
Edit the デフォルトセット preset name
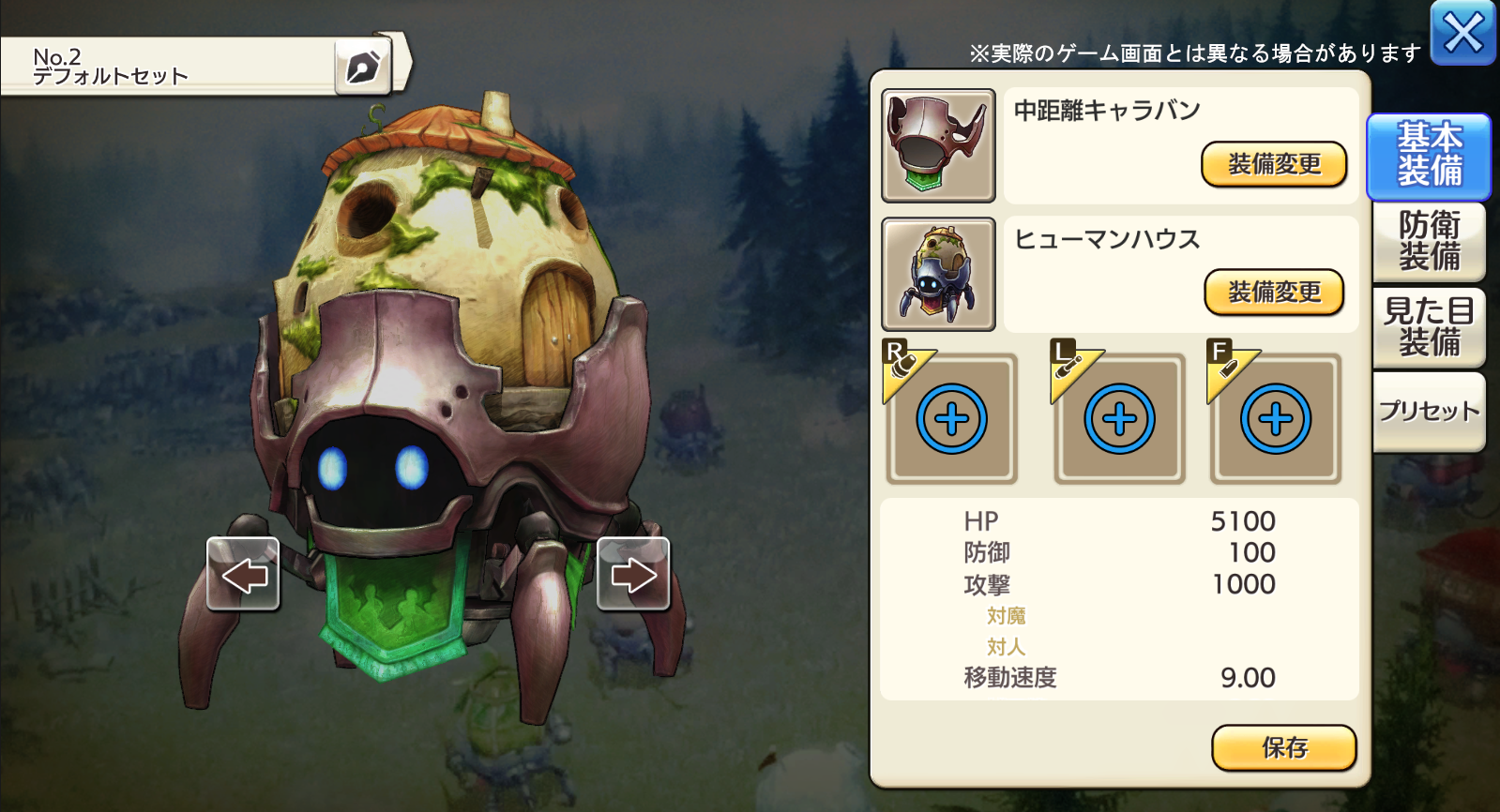tap(362, 67)
